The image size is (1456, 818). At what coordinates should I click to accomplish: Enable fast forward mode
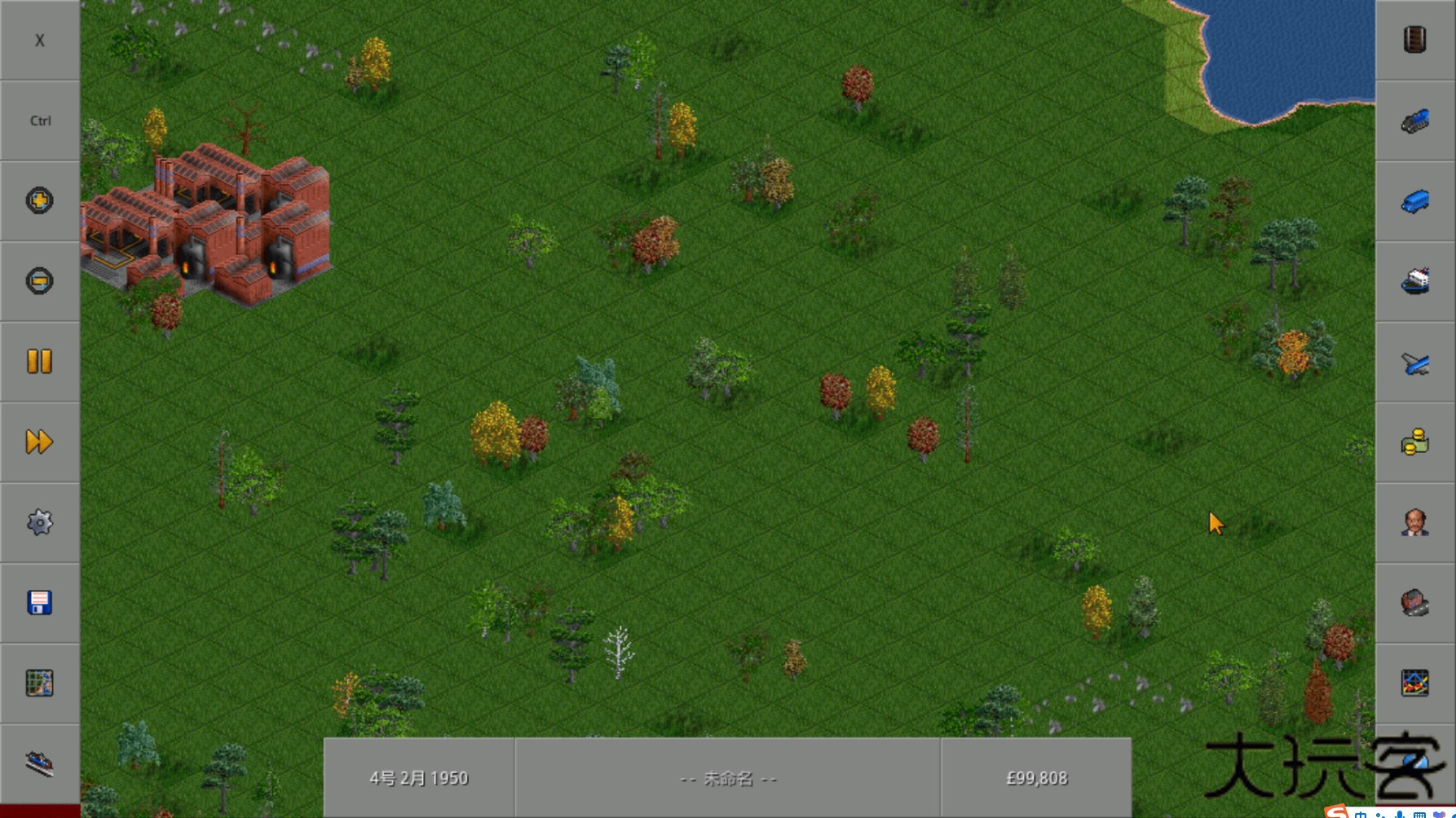click(39, 441)
